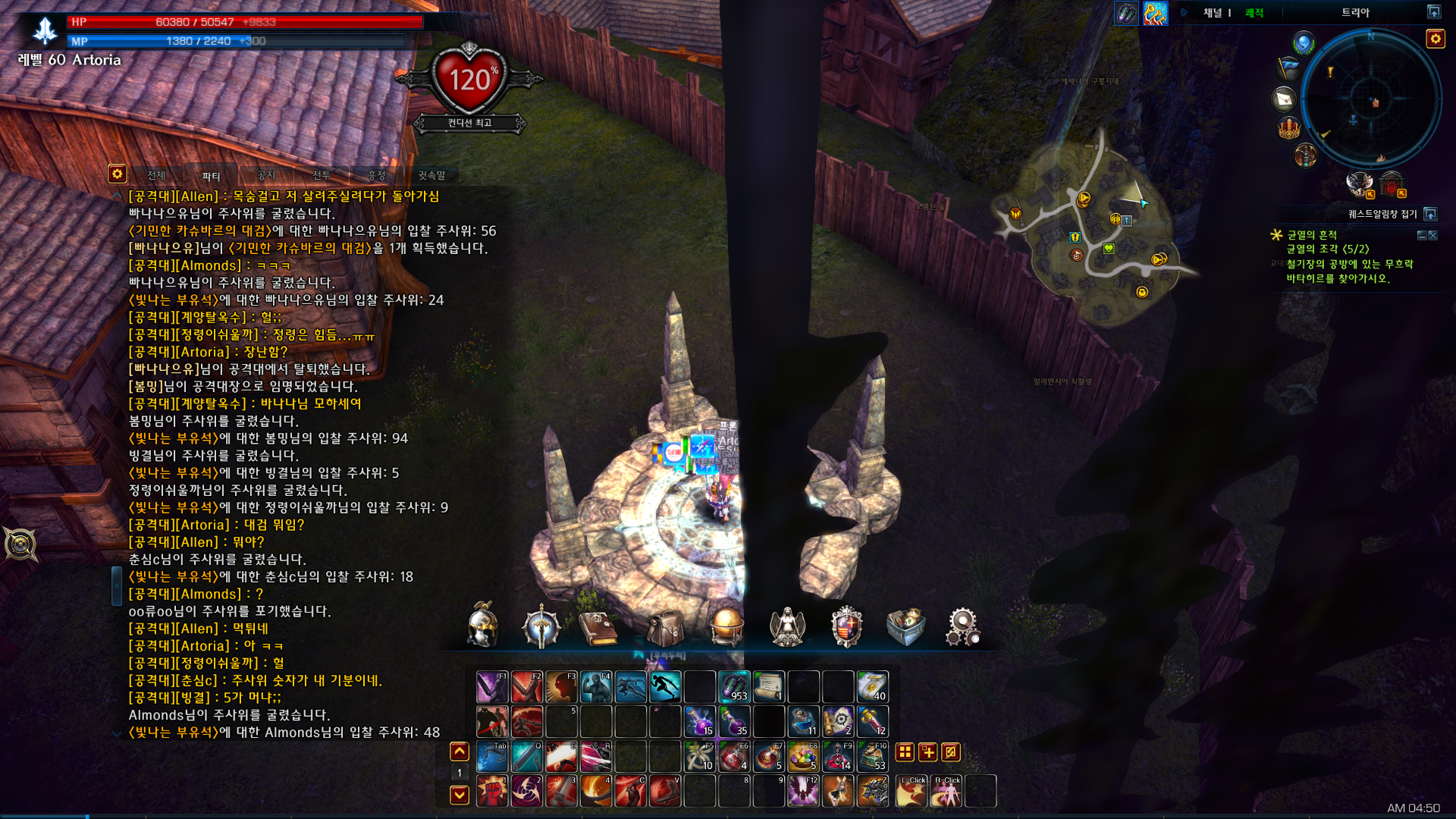Click the circular radar minimap
Image resolution: width=1456 pixels, height=819 pixels.
tap(1371, 99)
